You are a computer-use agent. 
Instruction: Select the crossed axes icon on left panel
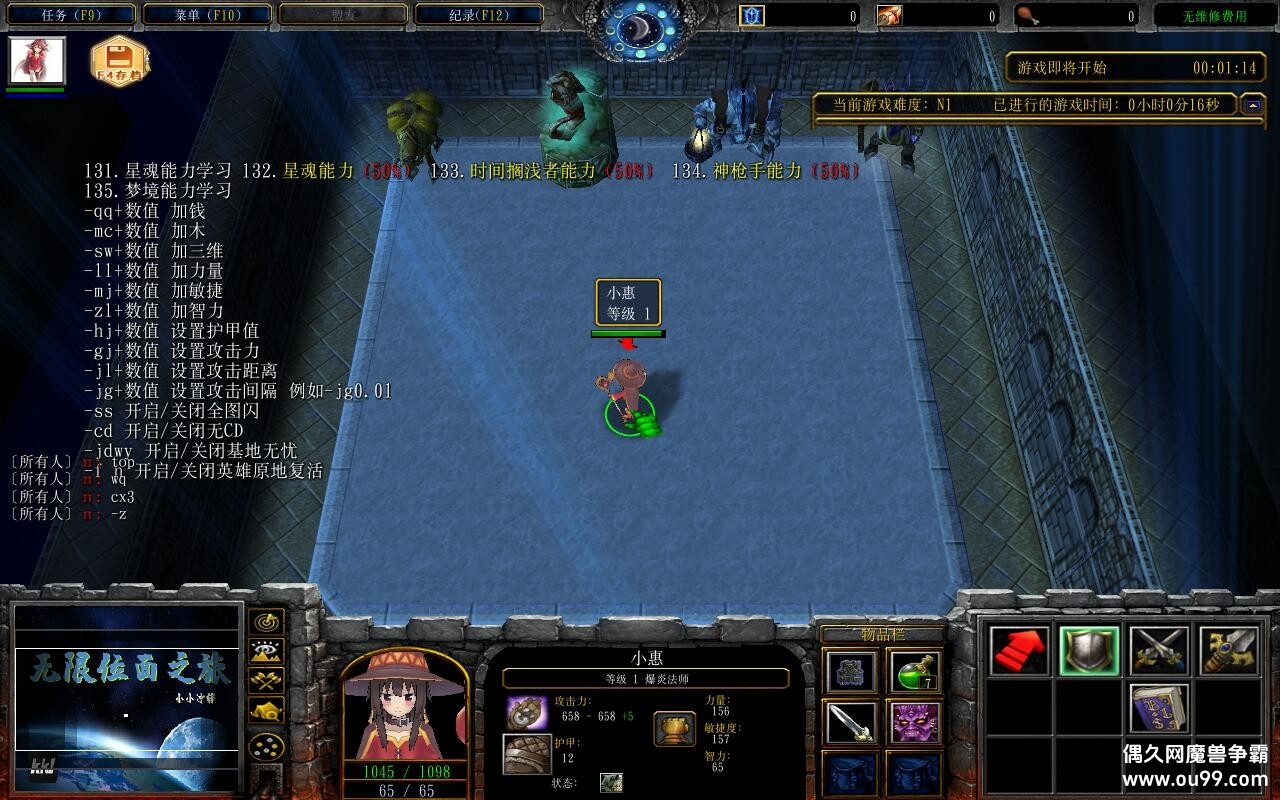(266, 681)
